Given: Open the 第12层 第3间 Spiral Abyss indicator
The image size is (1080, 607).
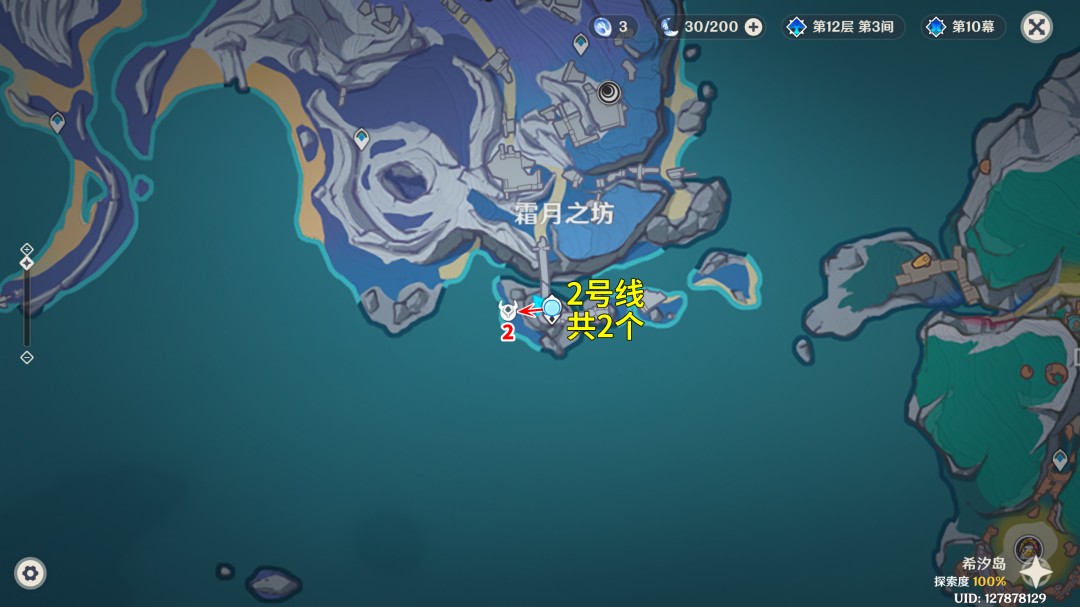Looking at the screenshot, I should [841, 27].
